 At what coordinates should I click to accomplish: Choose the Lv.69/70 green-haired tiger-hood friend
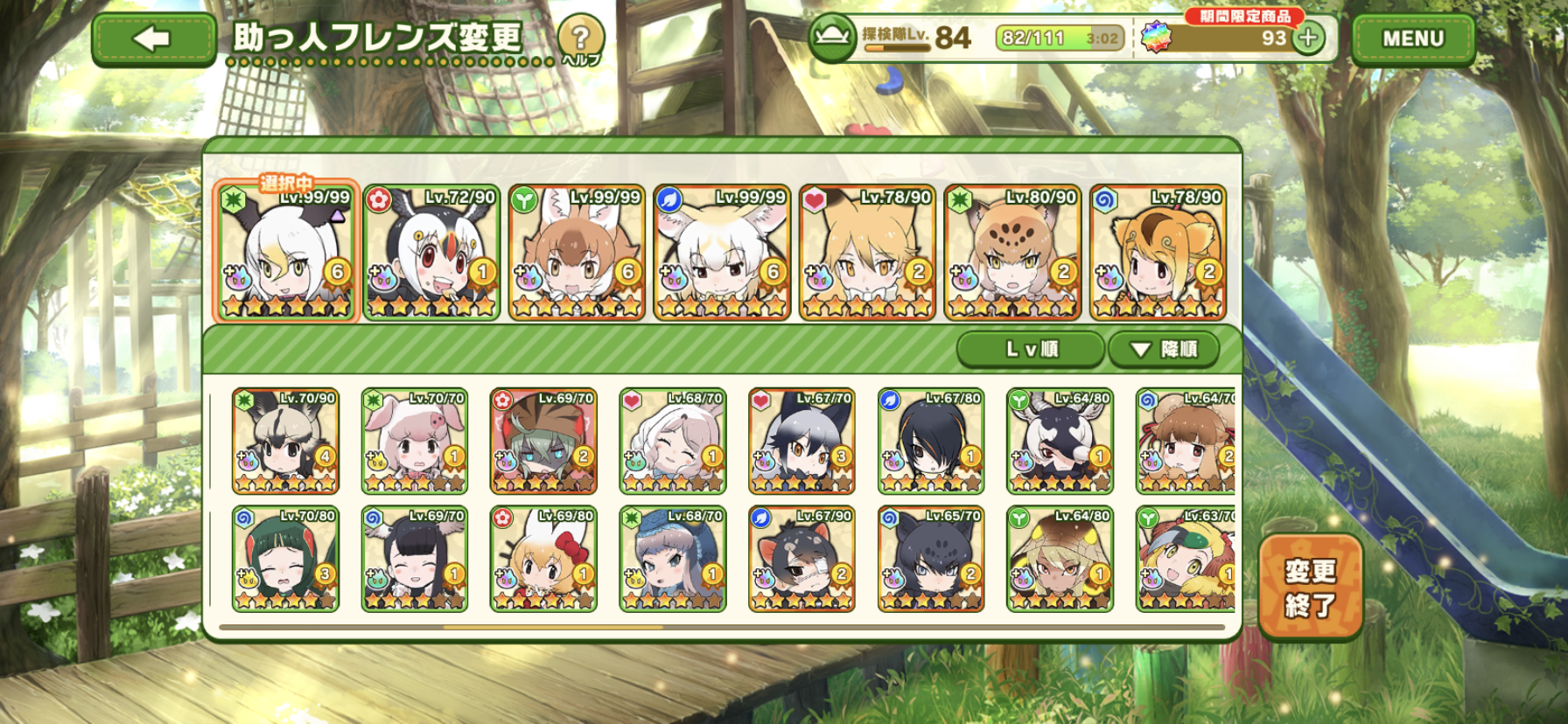click(543, 442)
